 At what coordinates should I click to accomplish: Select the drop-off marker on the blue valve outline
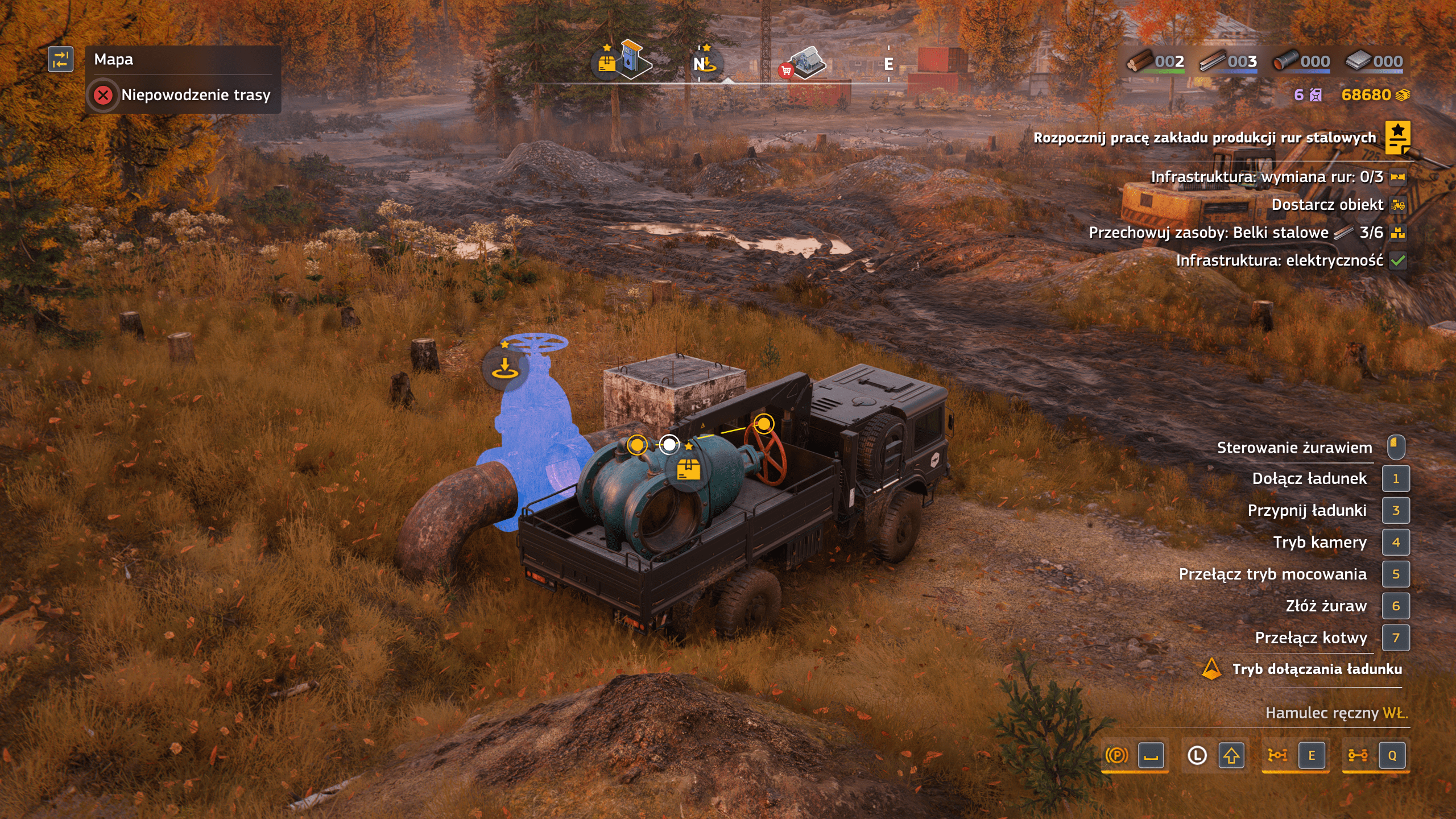click(x=504, y=368)
